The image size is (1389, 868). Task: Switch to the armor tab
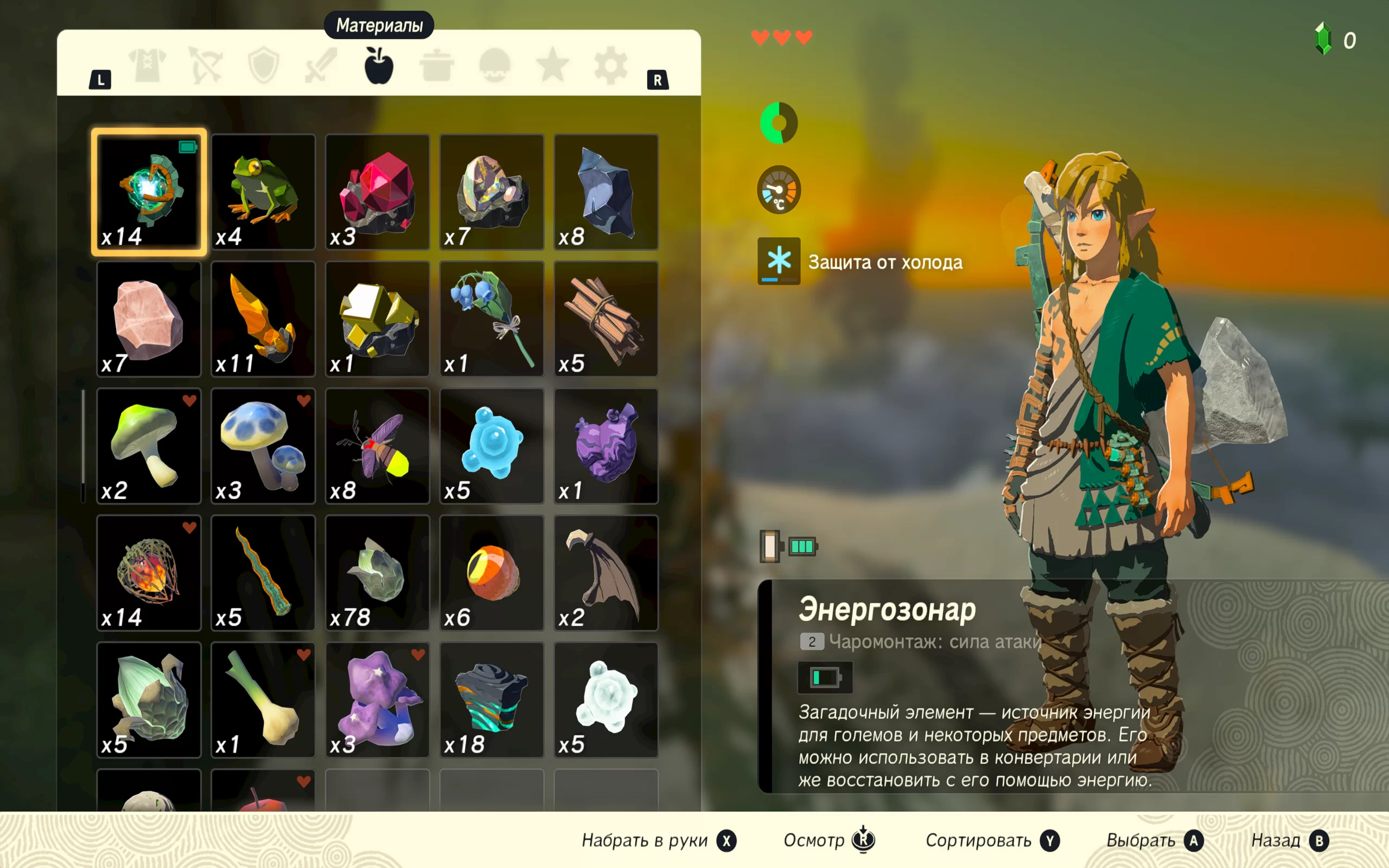click(148, 66)
